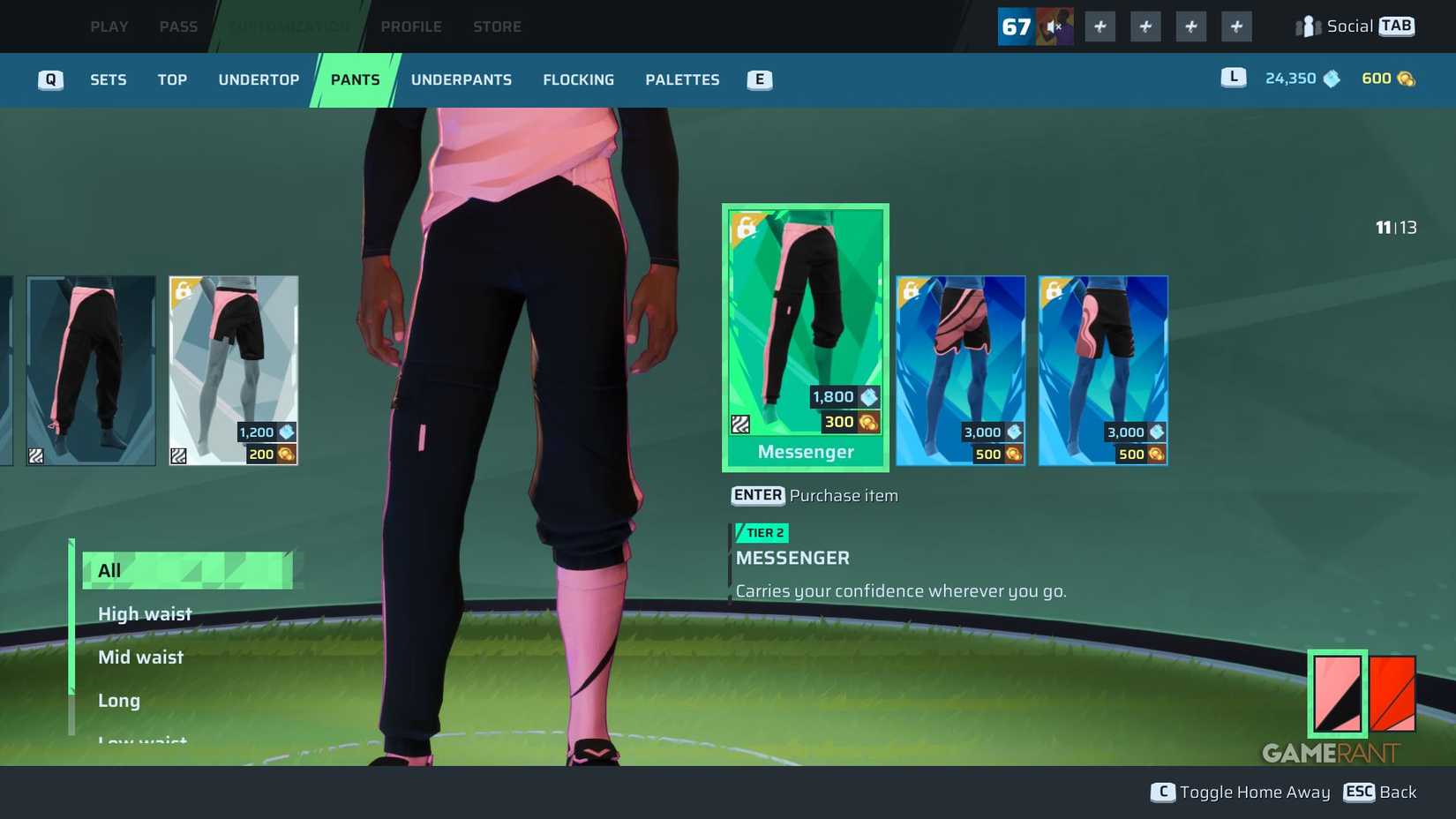
Task: Switch to the Underpants tab
Action: (461, 79)
